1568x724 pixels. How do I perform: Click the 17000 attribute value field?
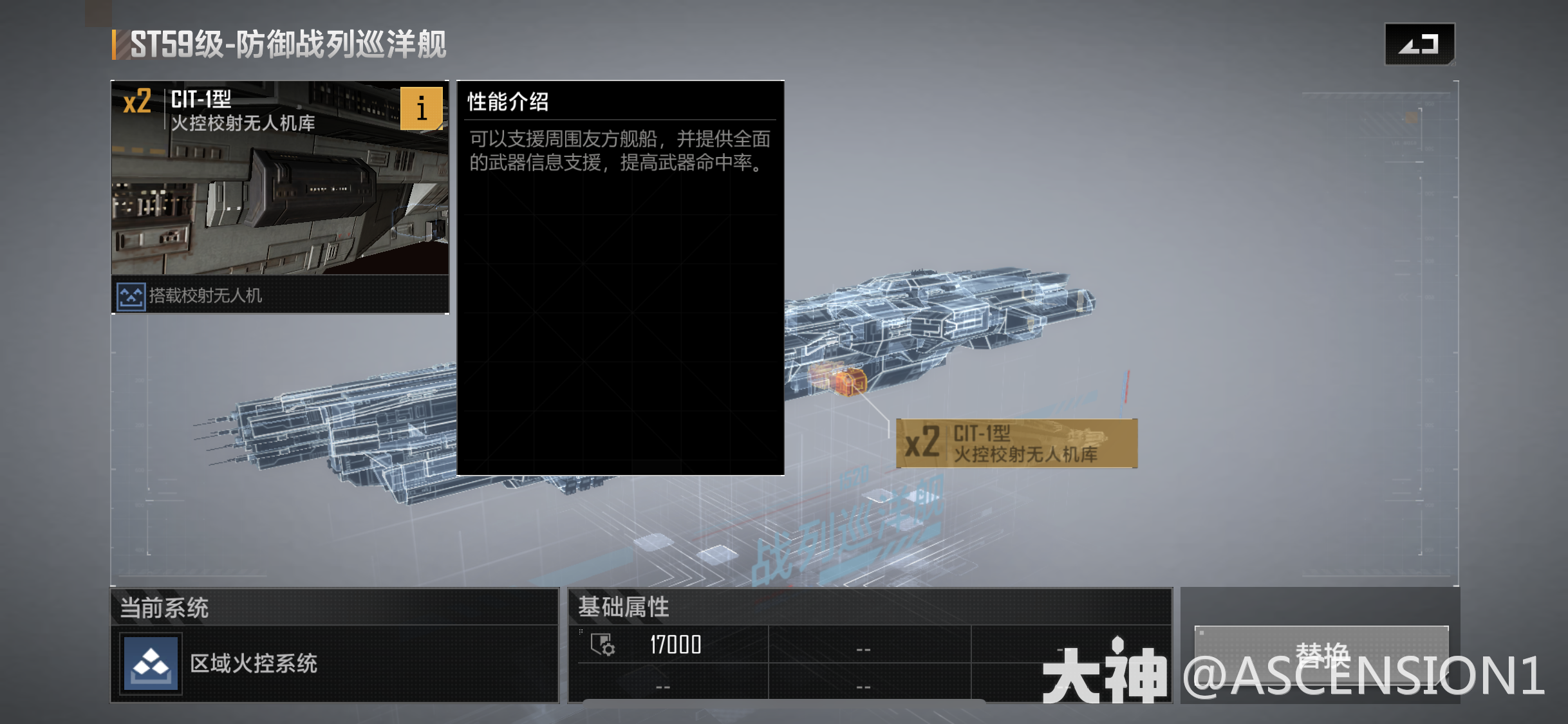(675, 645)
